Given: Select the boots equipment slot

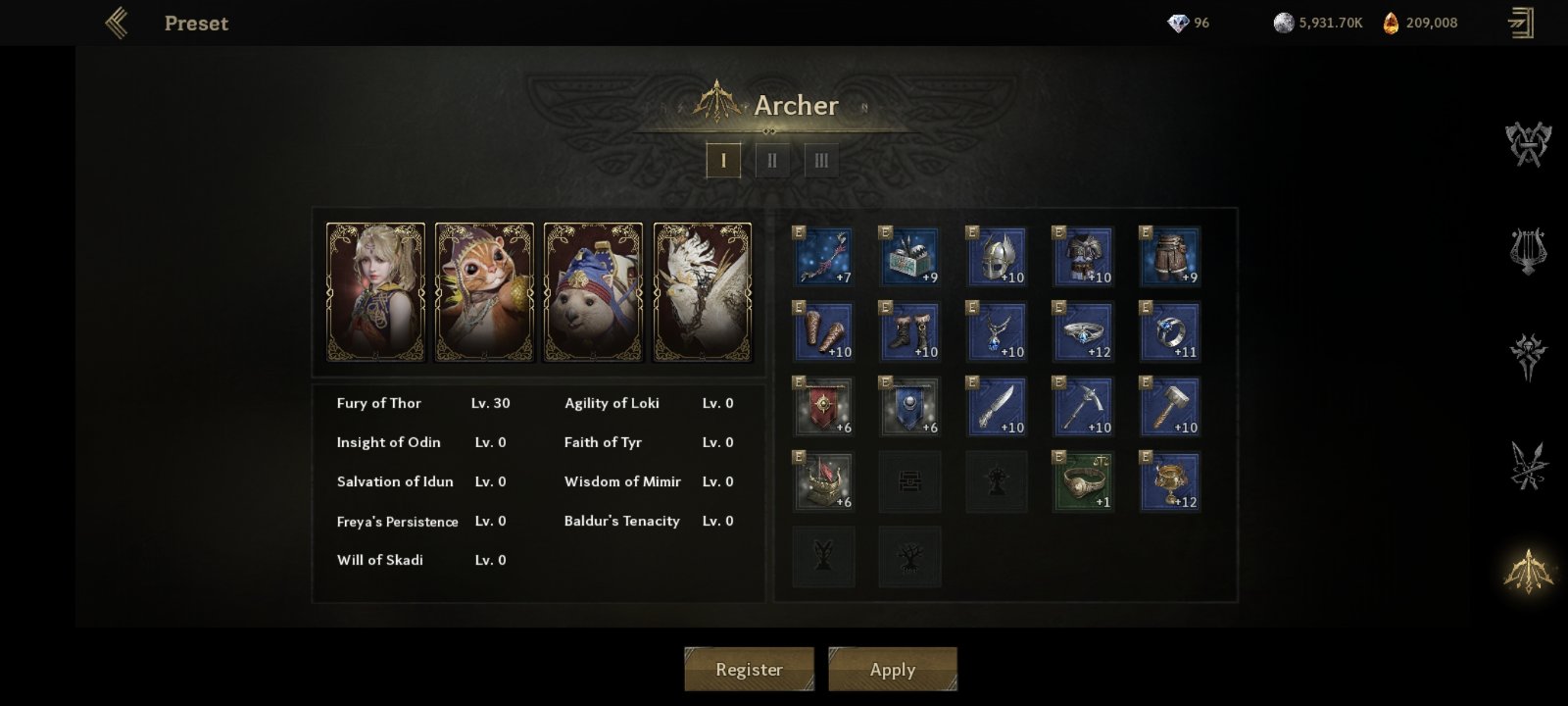Looking at the screenshot, I should (910, 331).
